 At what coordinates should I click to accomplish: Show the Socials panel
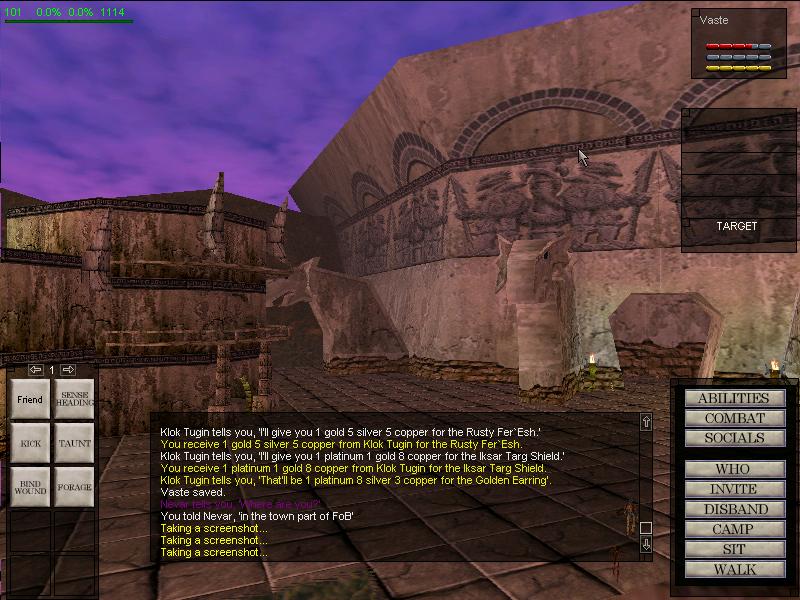734,438
